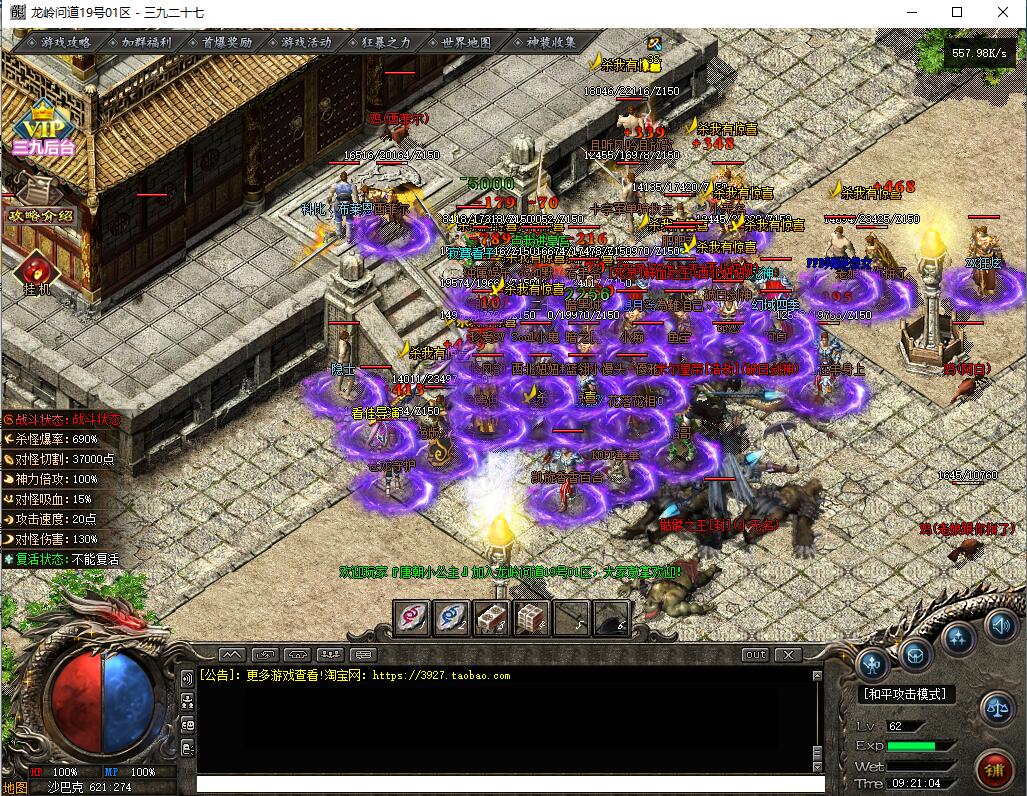Viewport: 1027px width, 796px height.
Task: Click the chat panel's out button
Action: 756,654
